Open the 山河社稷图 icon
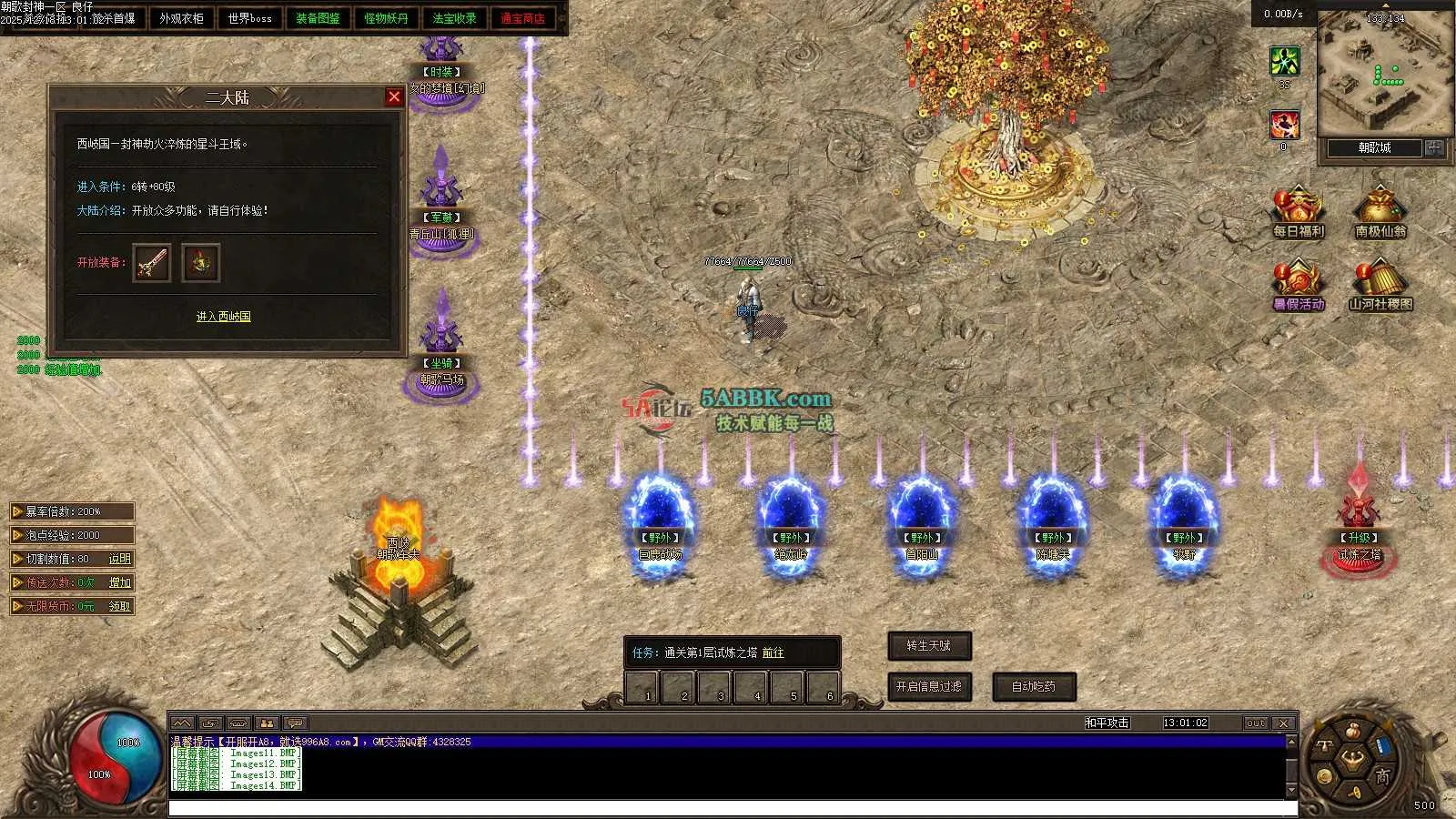This screenshot has width=1456, height=819. coord(1380,286)
